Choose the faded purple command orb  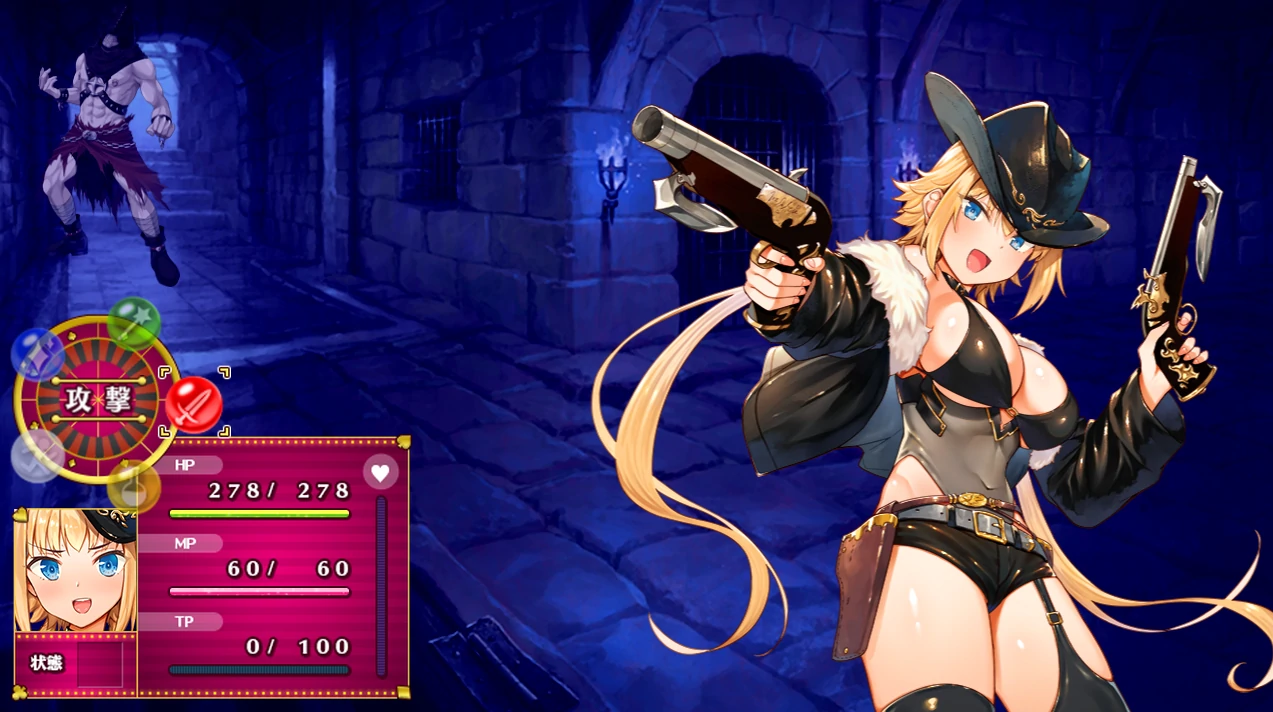pyautogui.click(x=38, y=455)
